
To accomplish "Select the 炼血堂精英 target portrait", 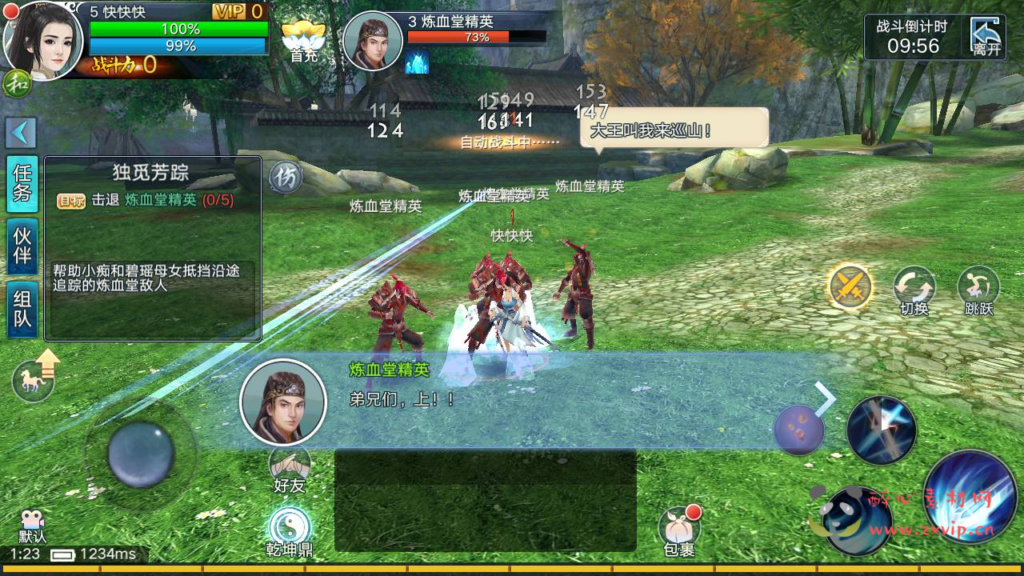I will pos(372,42).
